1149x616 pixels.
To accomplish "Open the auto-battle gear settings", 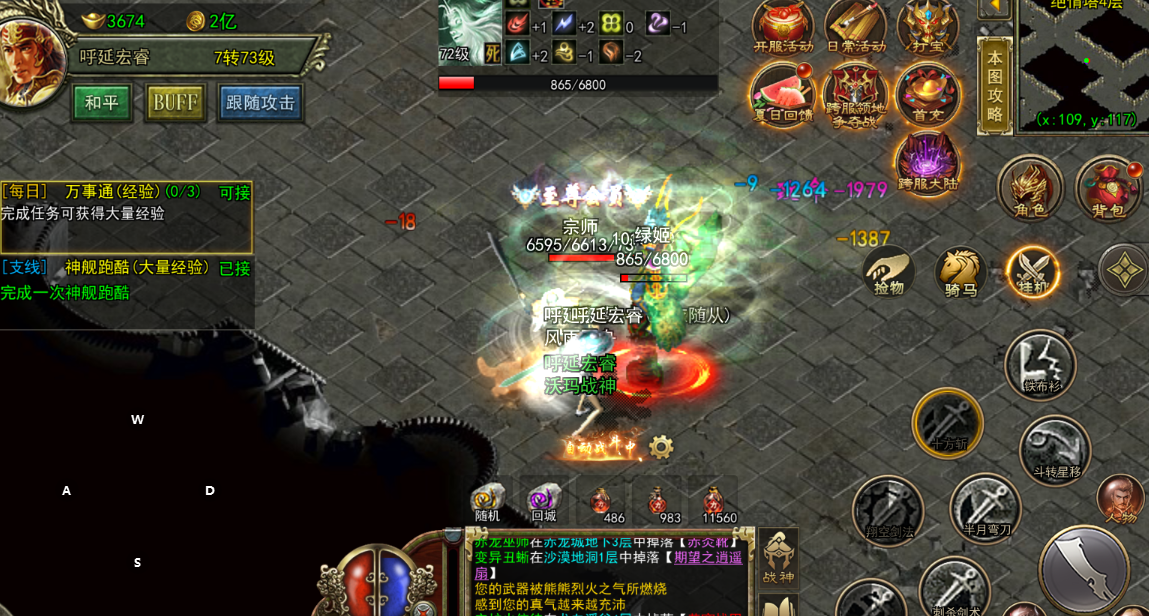I will click(x=660, y=447).
